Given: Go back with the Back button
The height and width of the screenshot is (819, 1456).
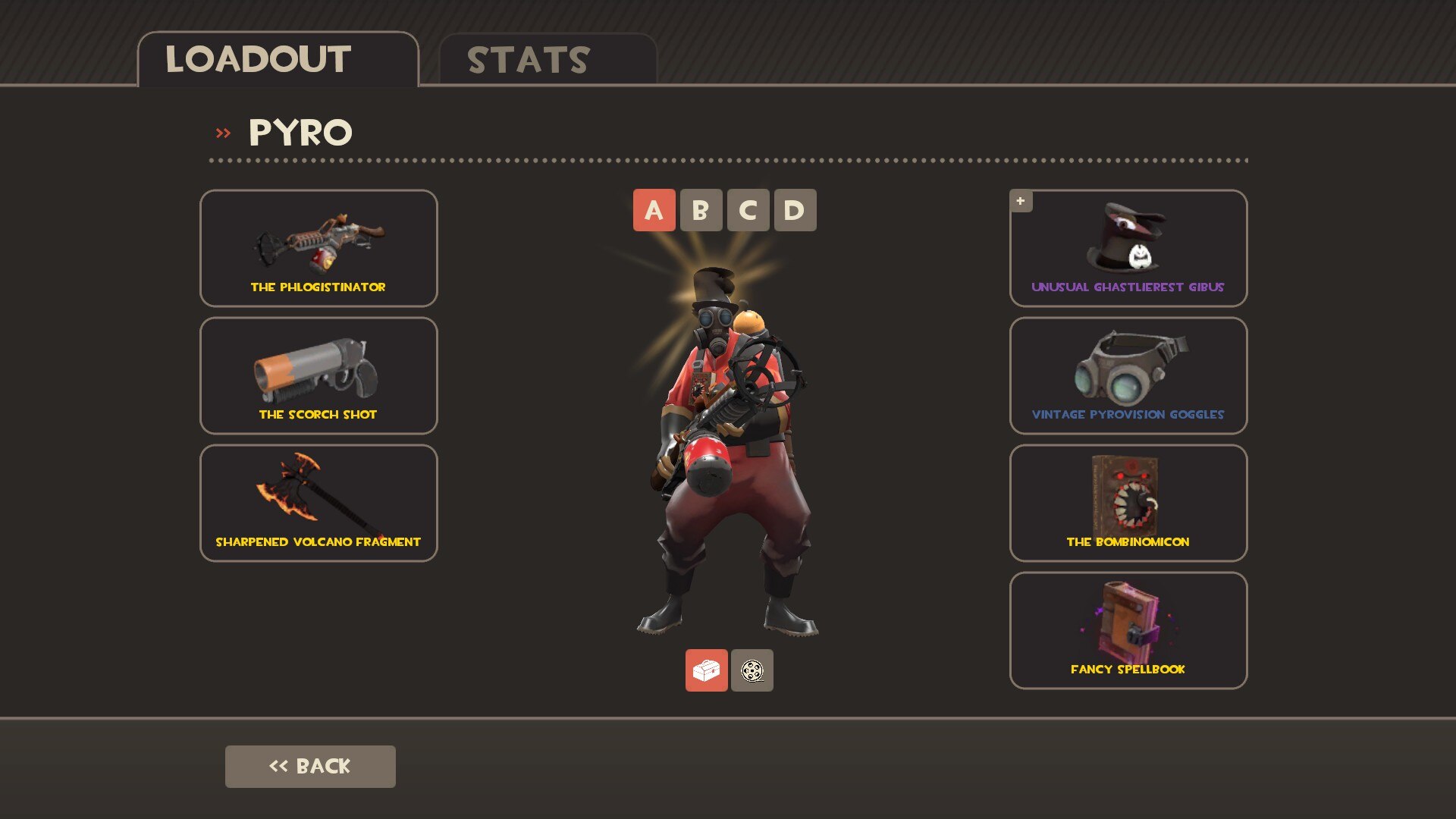Looking at the screenshot, I should tap(310, 766).
